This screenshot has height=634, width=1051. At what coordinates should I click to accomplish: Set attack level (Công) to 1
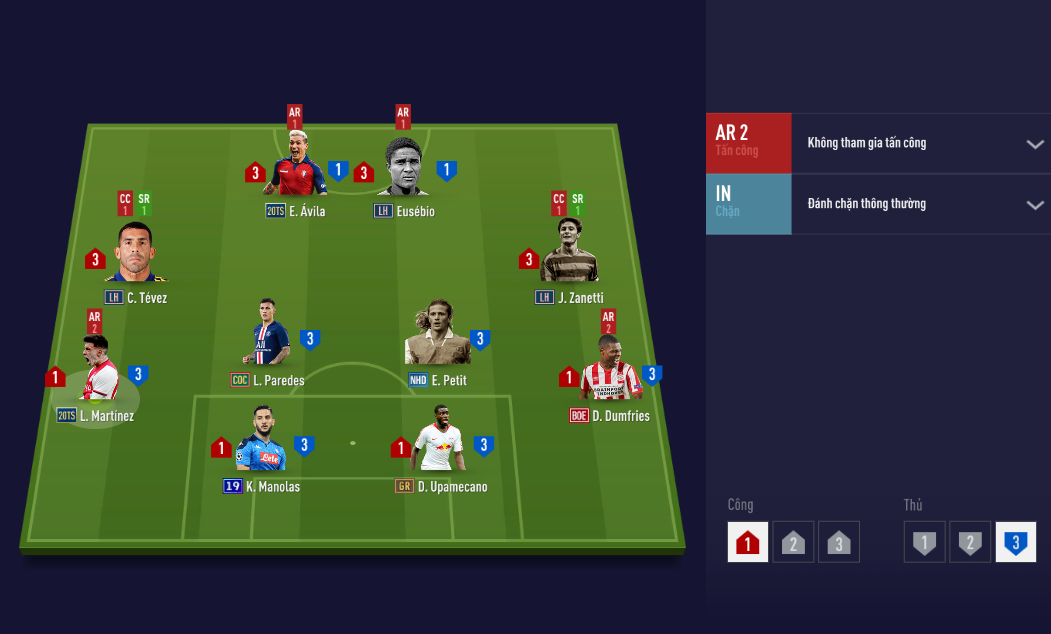coord(748,543)
